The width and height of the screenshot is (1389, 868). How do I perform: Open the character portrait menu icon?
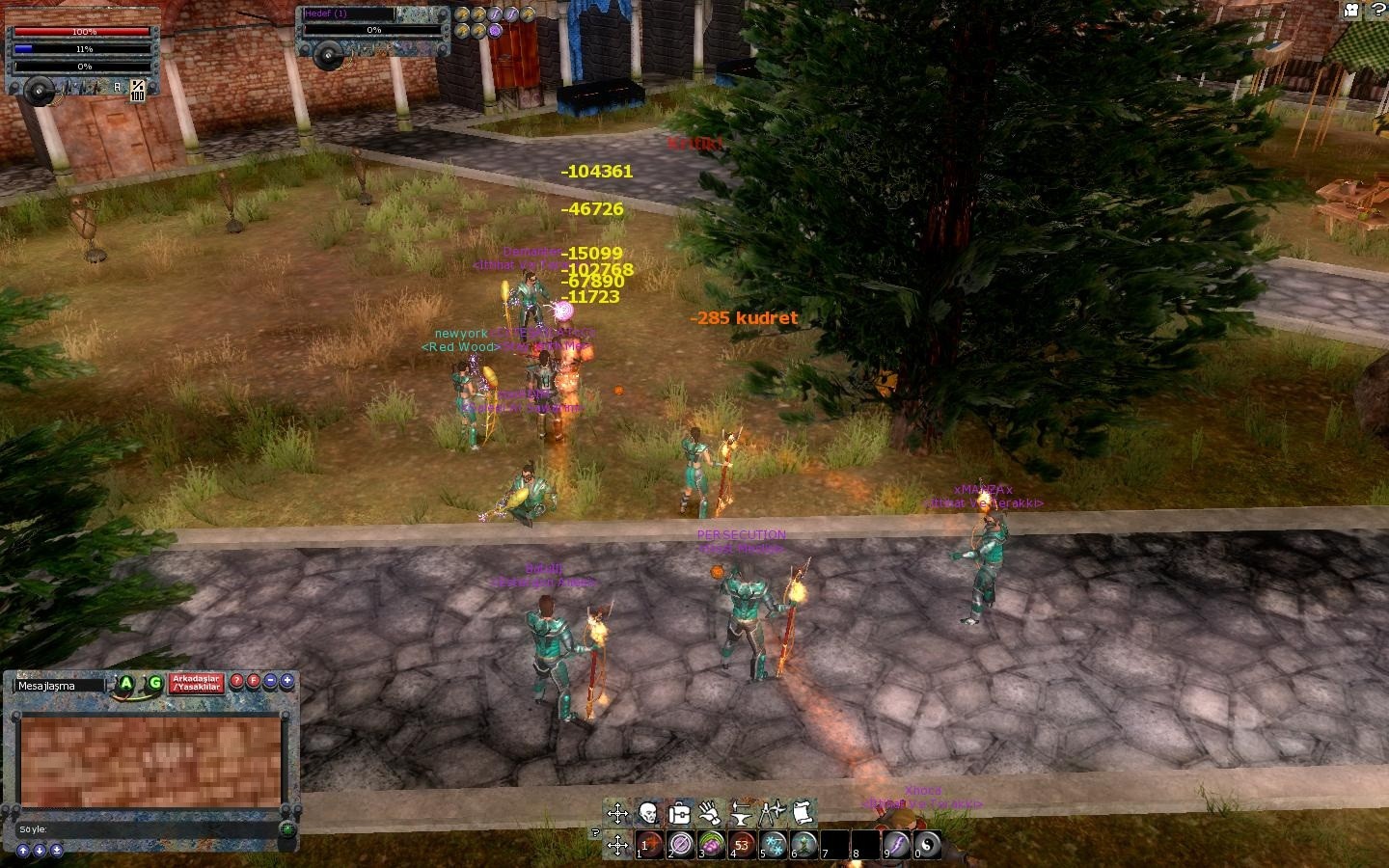click(648, 813)
